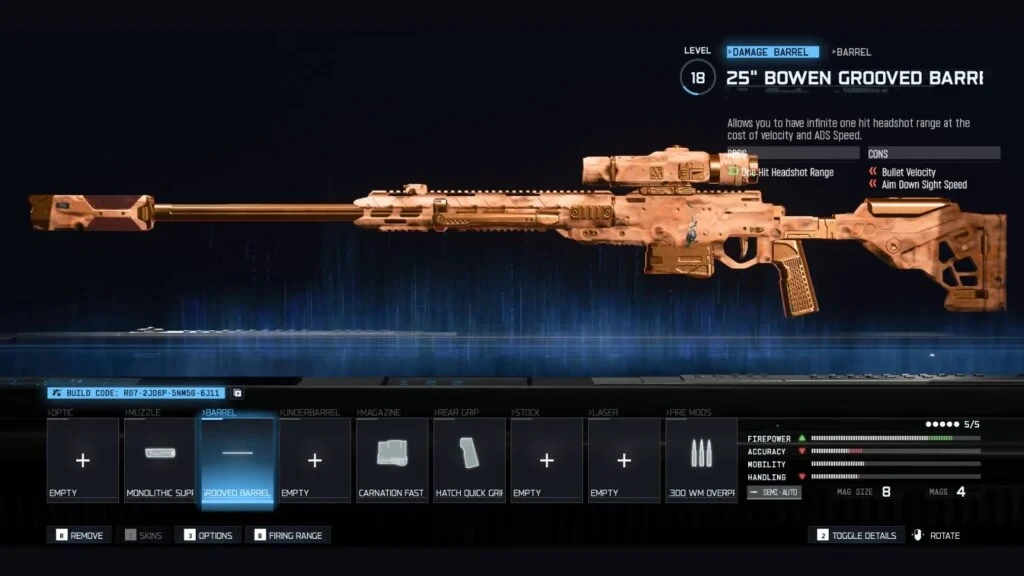Copy the build code with the copy icon
Image resolution: width=1024 pixels, height=576 pixels.
click(x=237, y=393)
